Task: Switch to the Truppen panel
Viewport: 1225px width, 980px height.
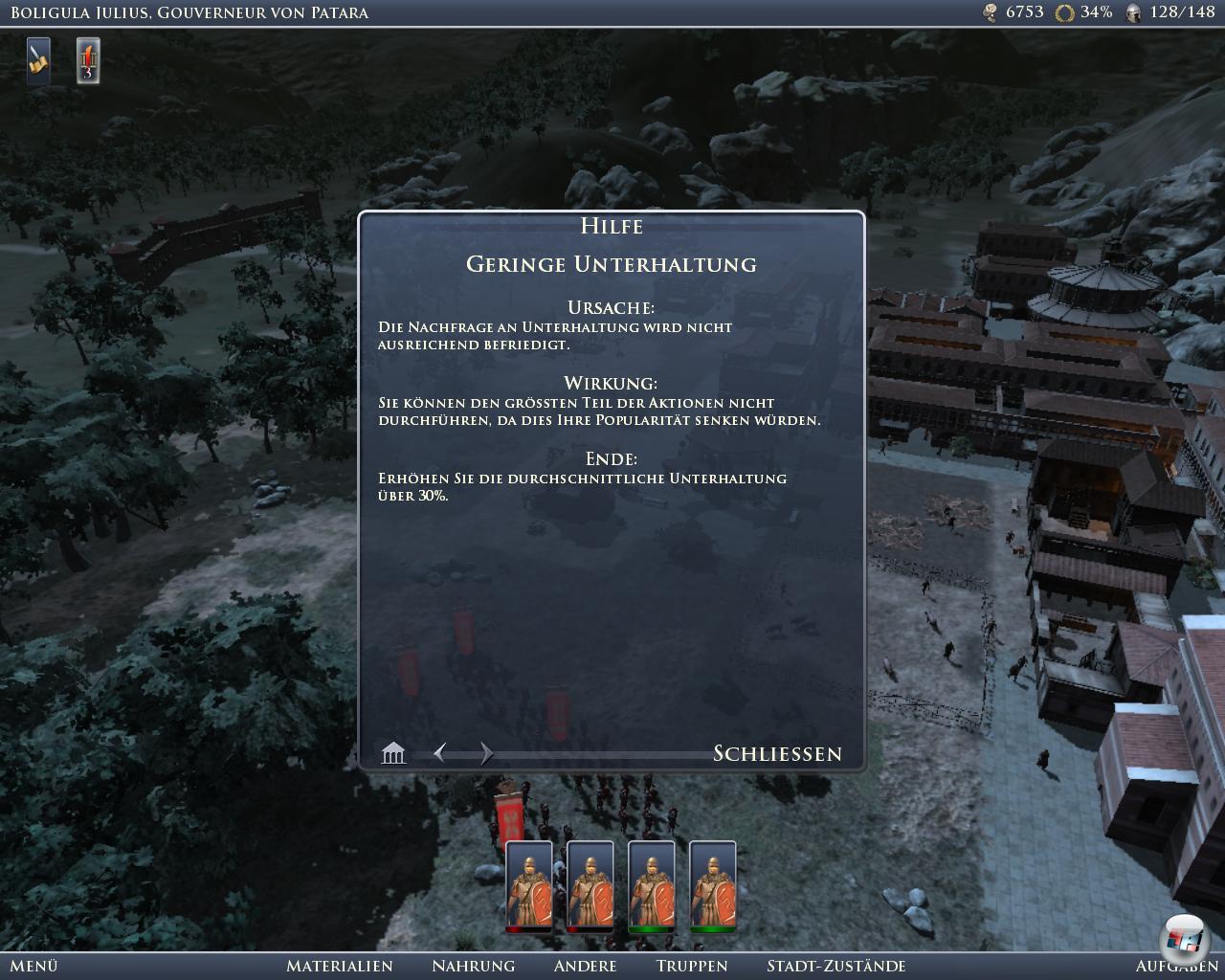Action: tap(692, 966)
